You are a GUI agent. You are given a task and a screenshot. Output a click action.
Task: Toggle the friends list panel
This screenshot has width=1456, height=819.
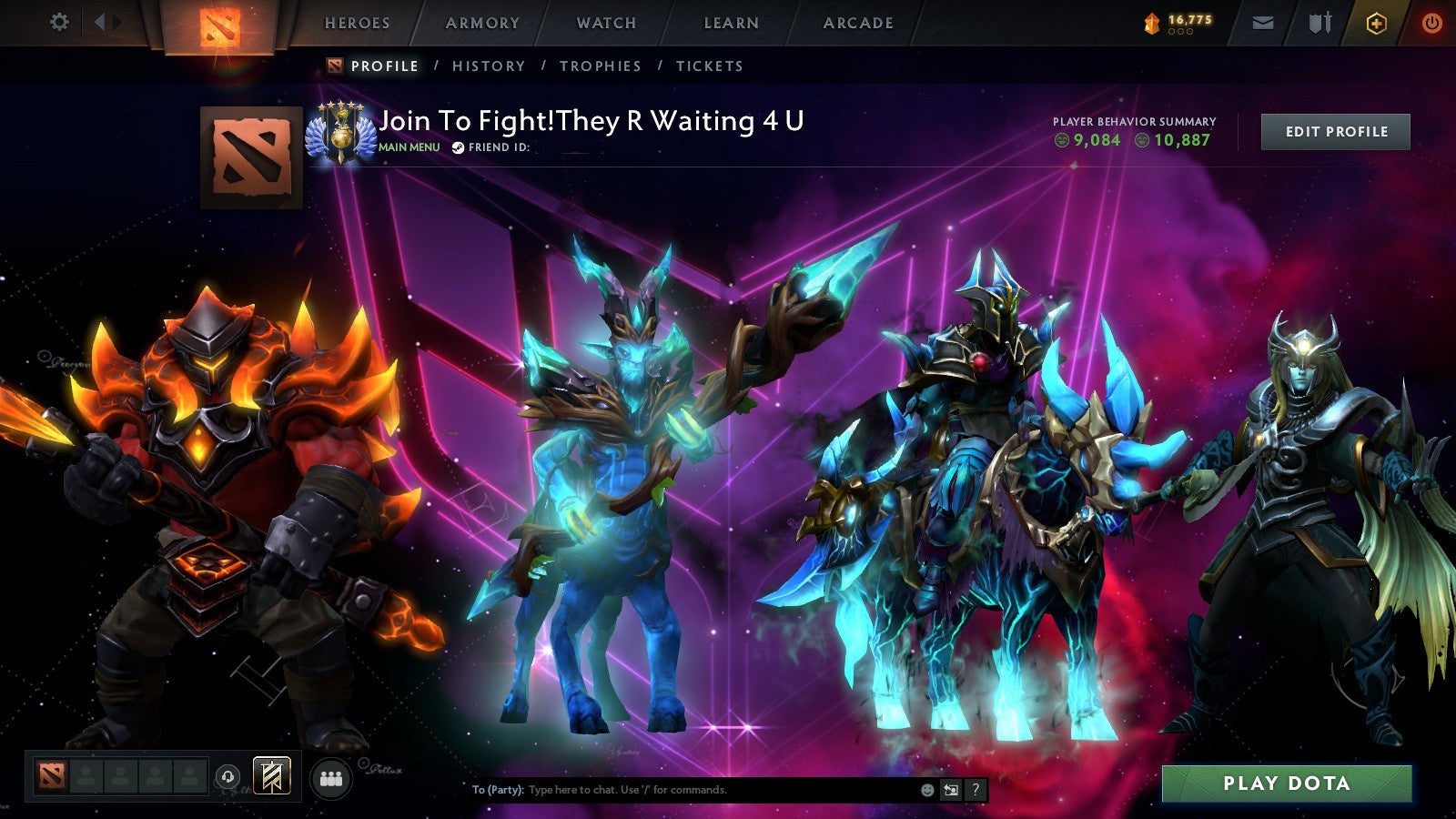331,779
